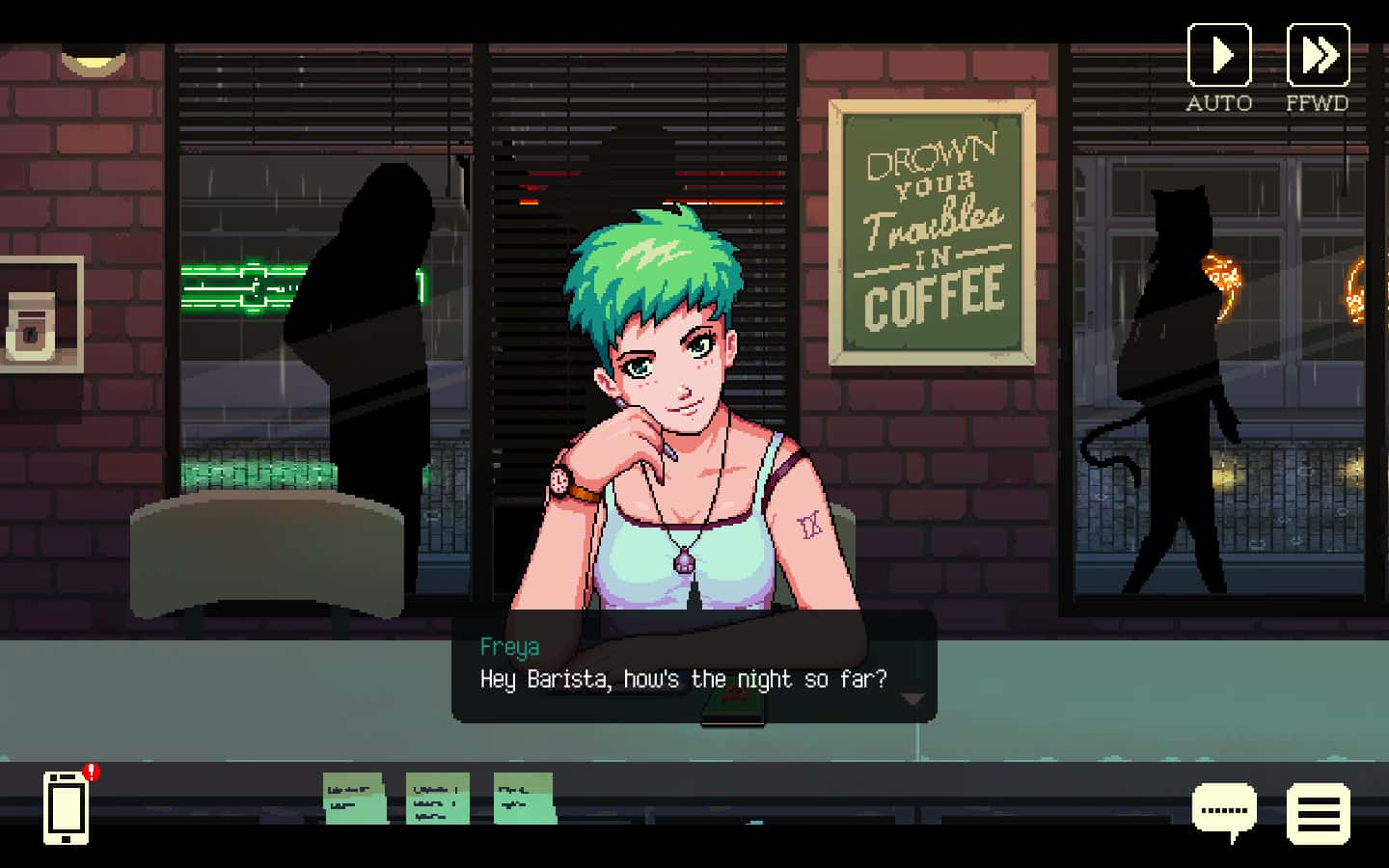Enable Auto mode for dialogue playback
The width and height of the screenshot is (1389, 868).
[x=1219, y=55]
